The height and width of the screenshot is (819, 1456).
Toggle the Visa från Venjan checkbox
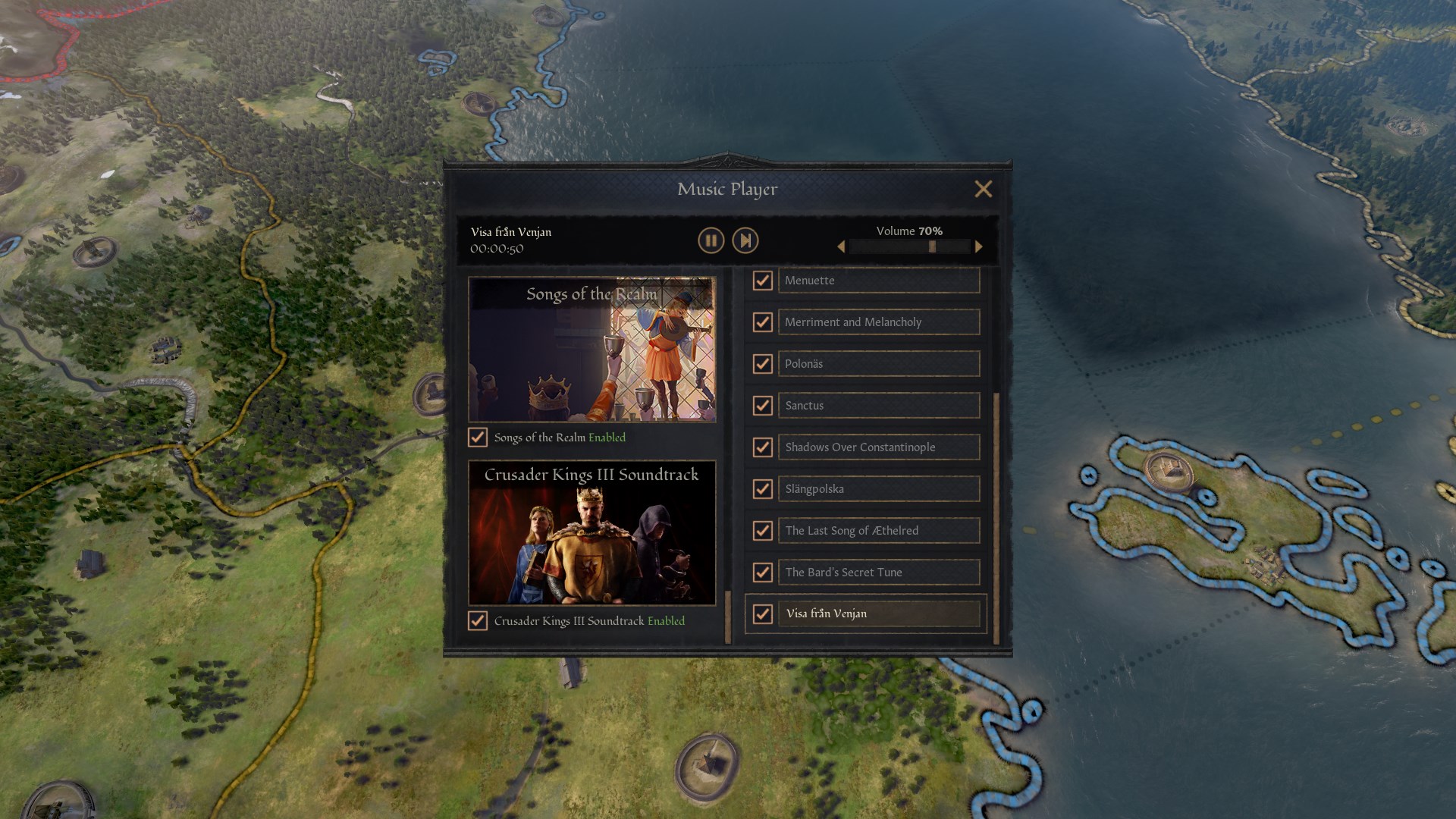coord(762,613)
